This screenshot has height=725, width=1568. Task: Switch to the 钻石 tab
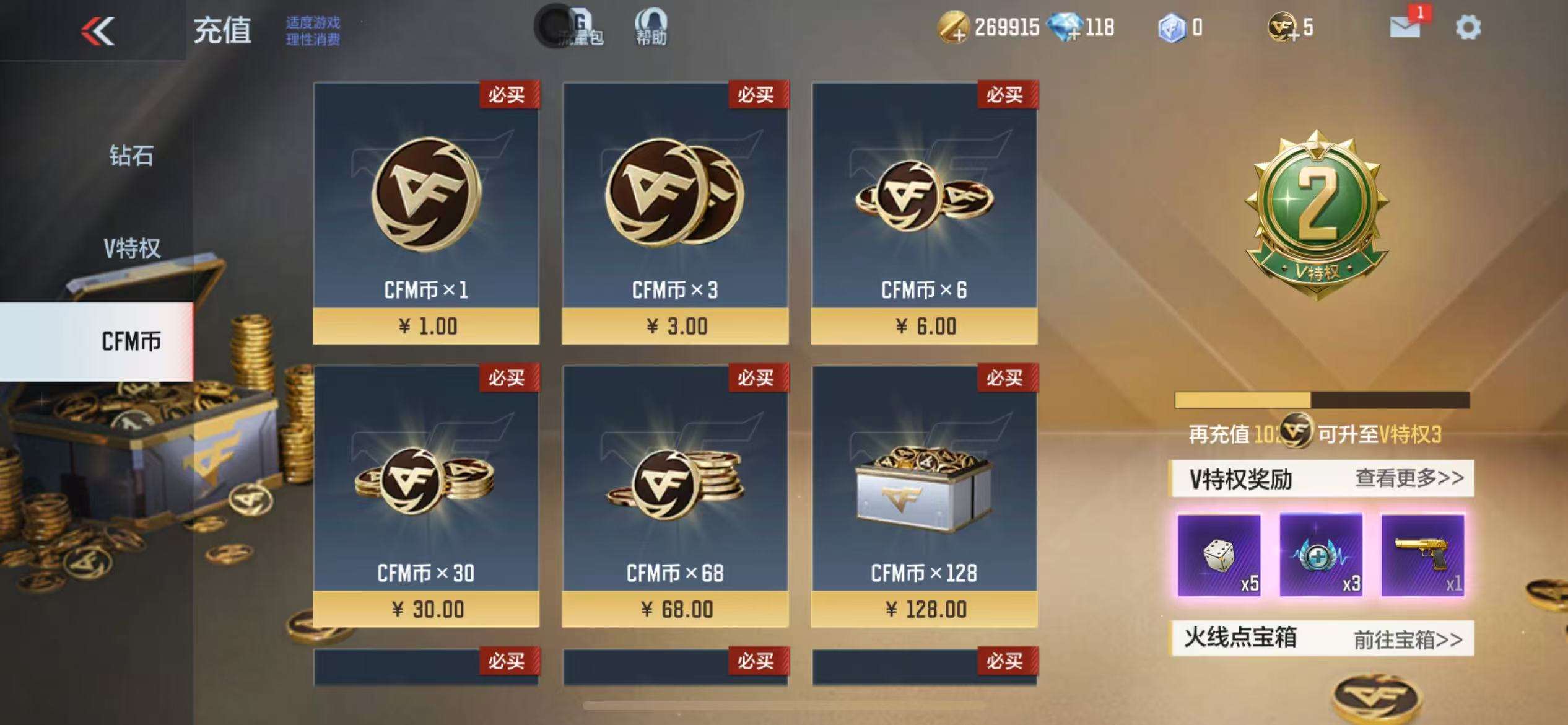(x=131, y=156)
